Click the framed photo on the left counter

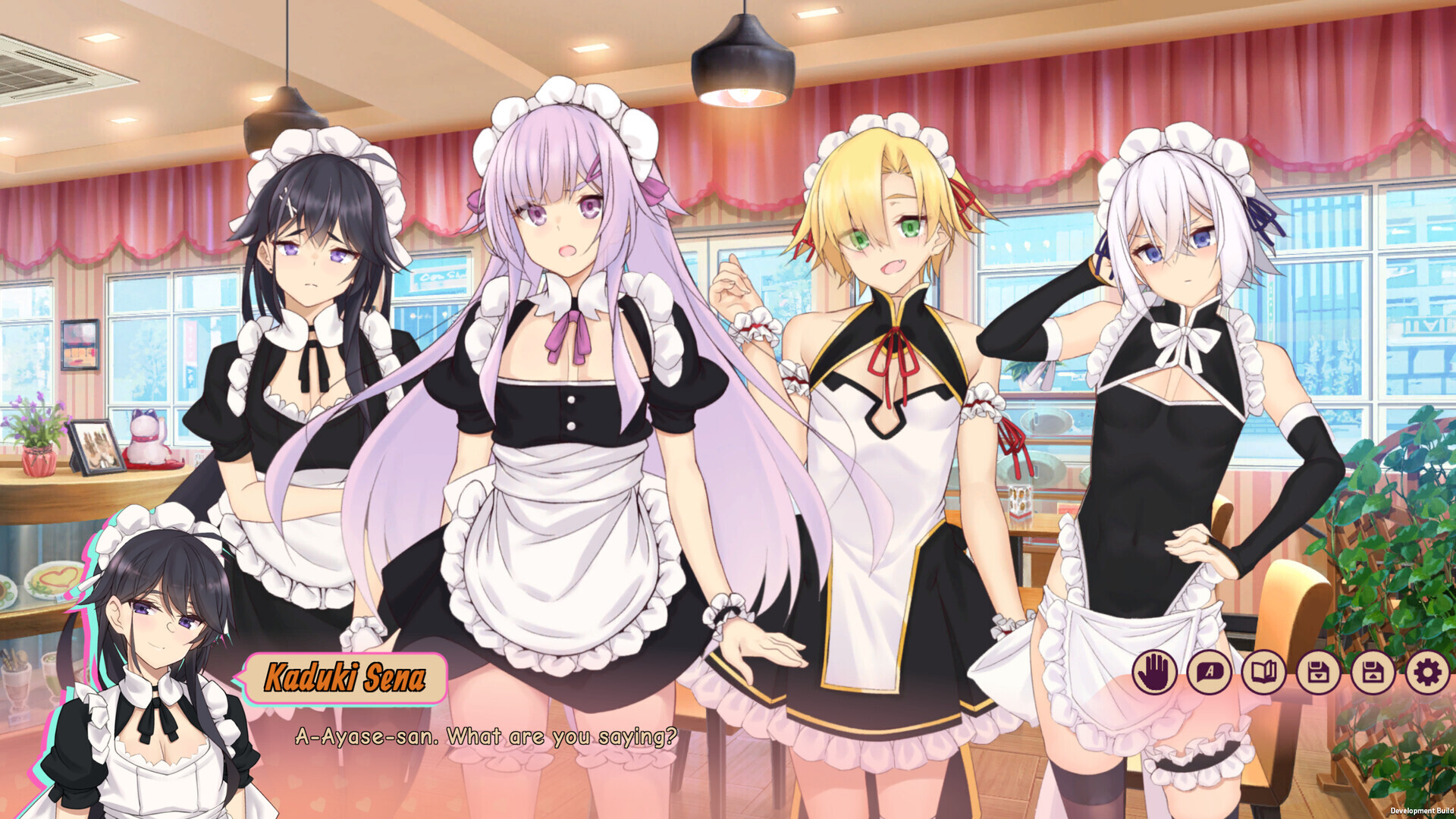[x=99, y=447]
